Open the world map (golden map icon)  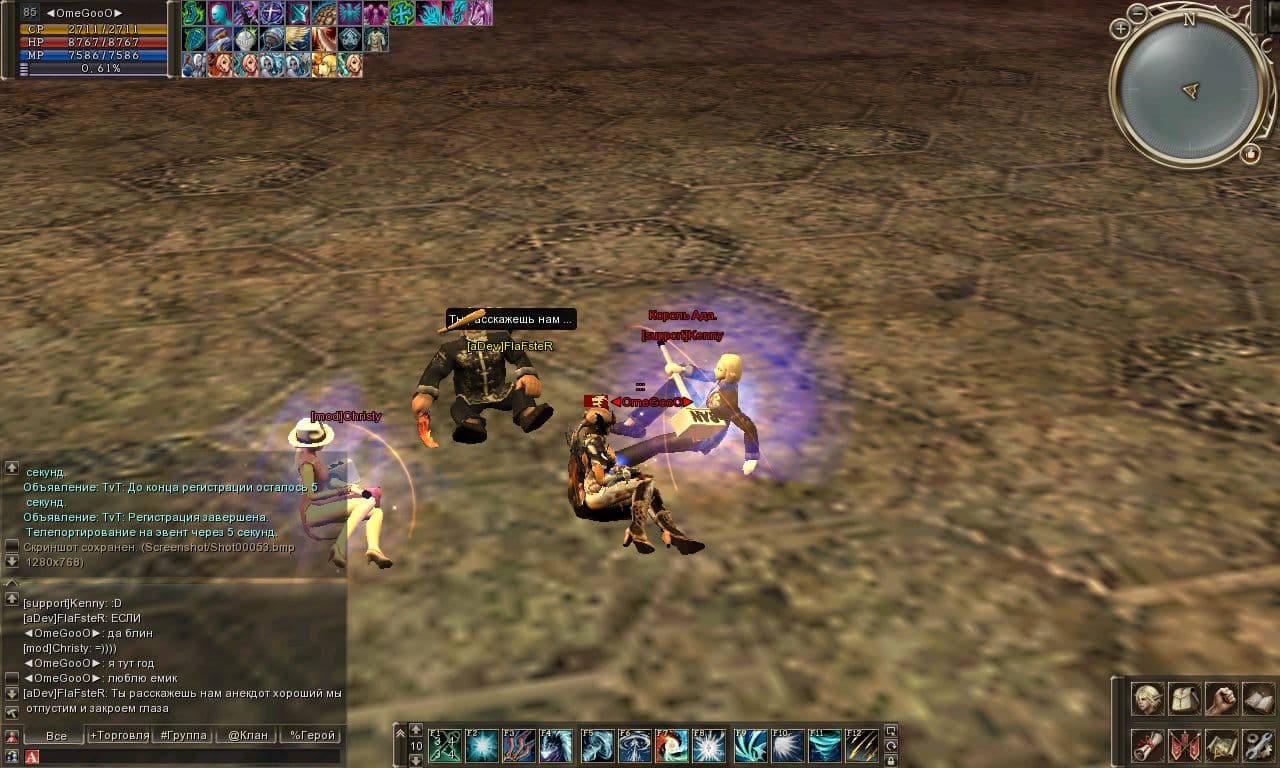coord(1220,745)
